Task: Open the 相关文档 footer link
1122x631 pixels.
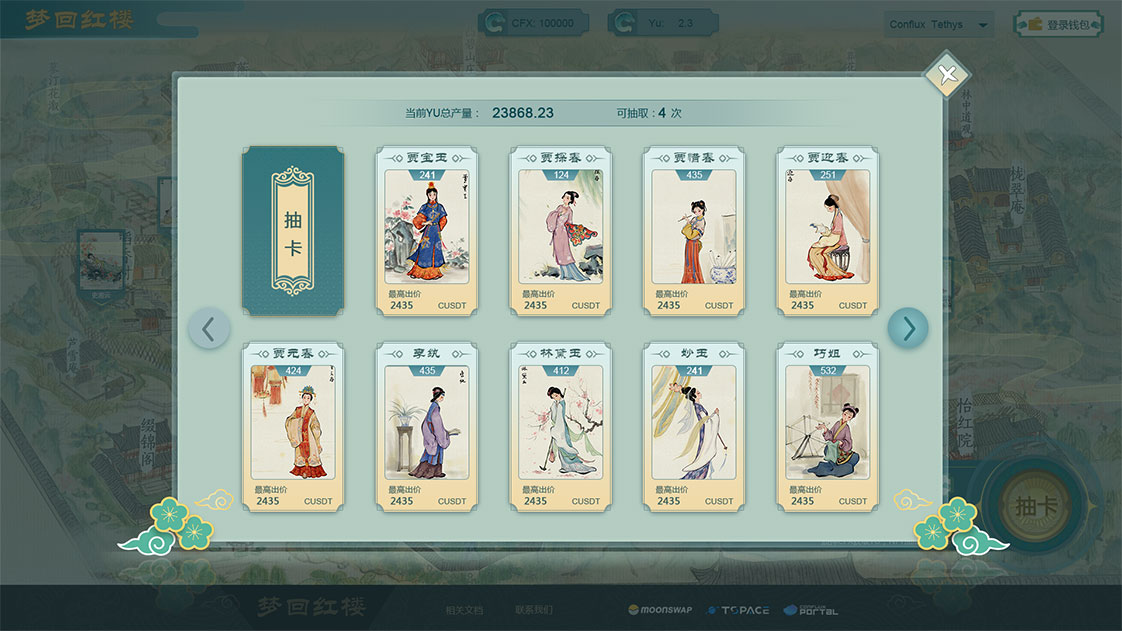Action: pyautogui.click(x=464, y=609)
